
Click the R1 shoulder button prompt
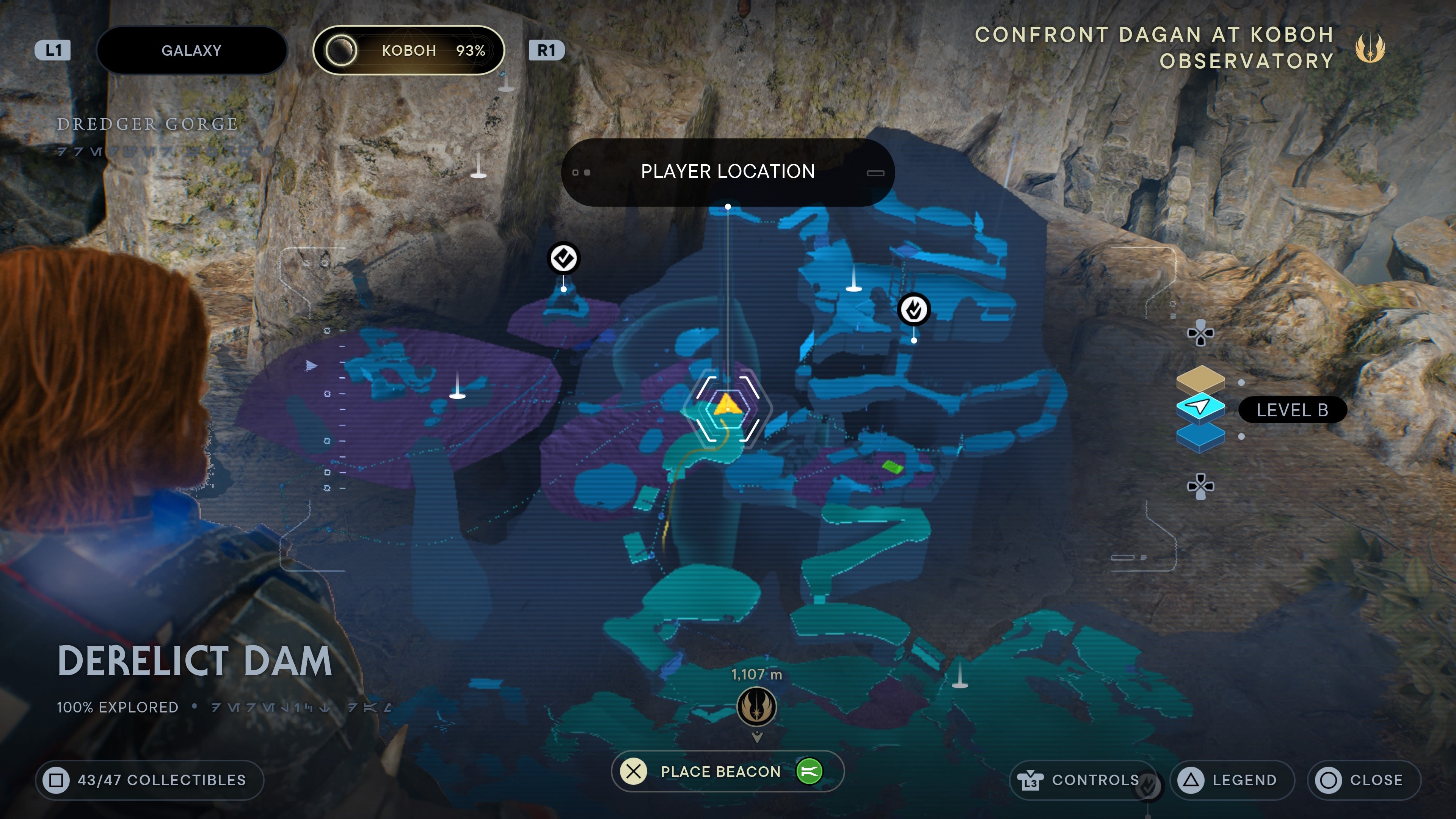click(x=546, y=50)
